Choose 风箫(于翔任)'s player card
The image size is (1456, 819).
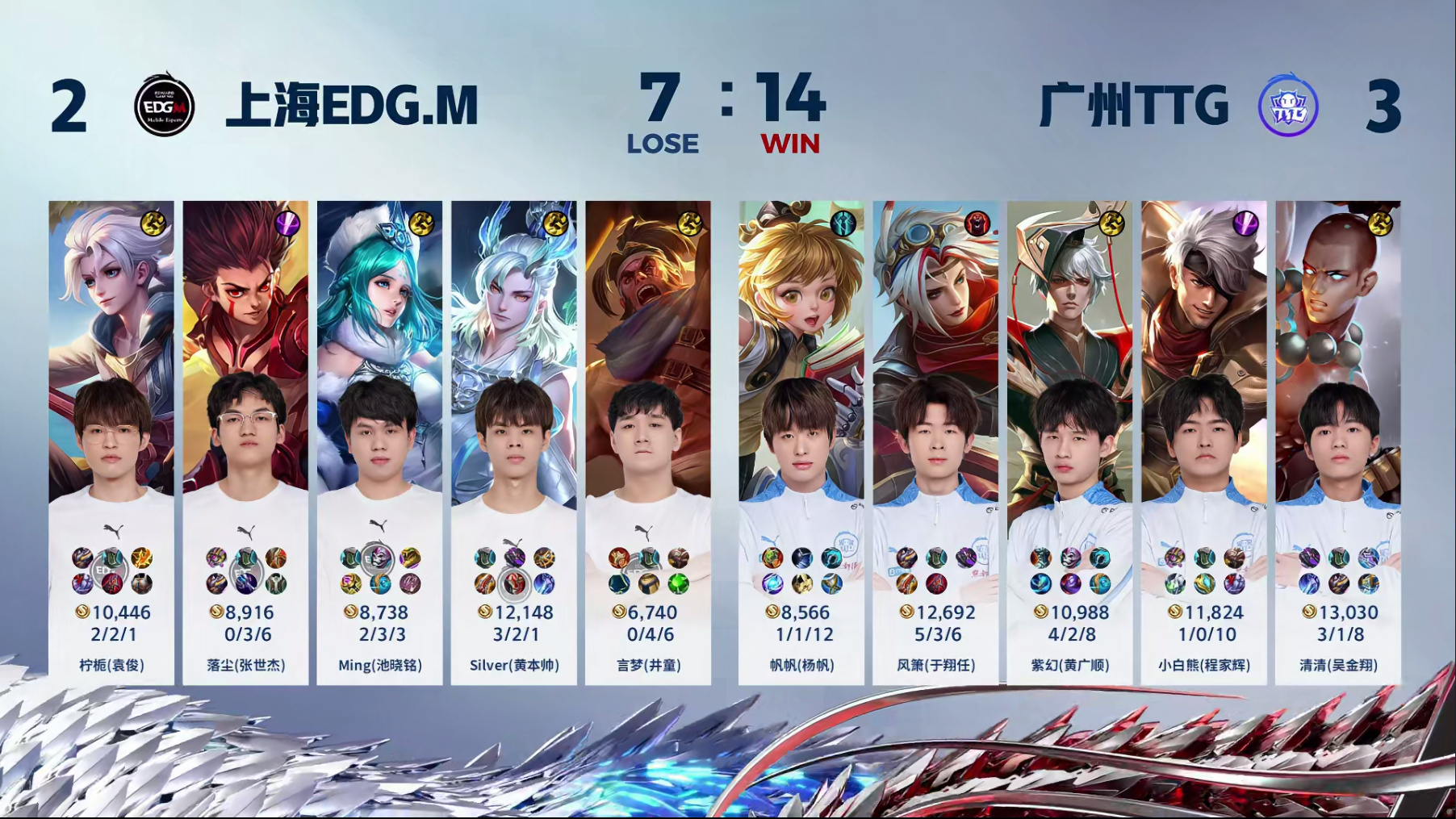935,442
